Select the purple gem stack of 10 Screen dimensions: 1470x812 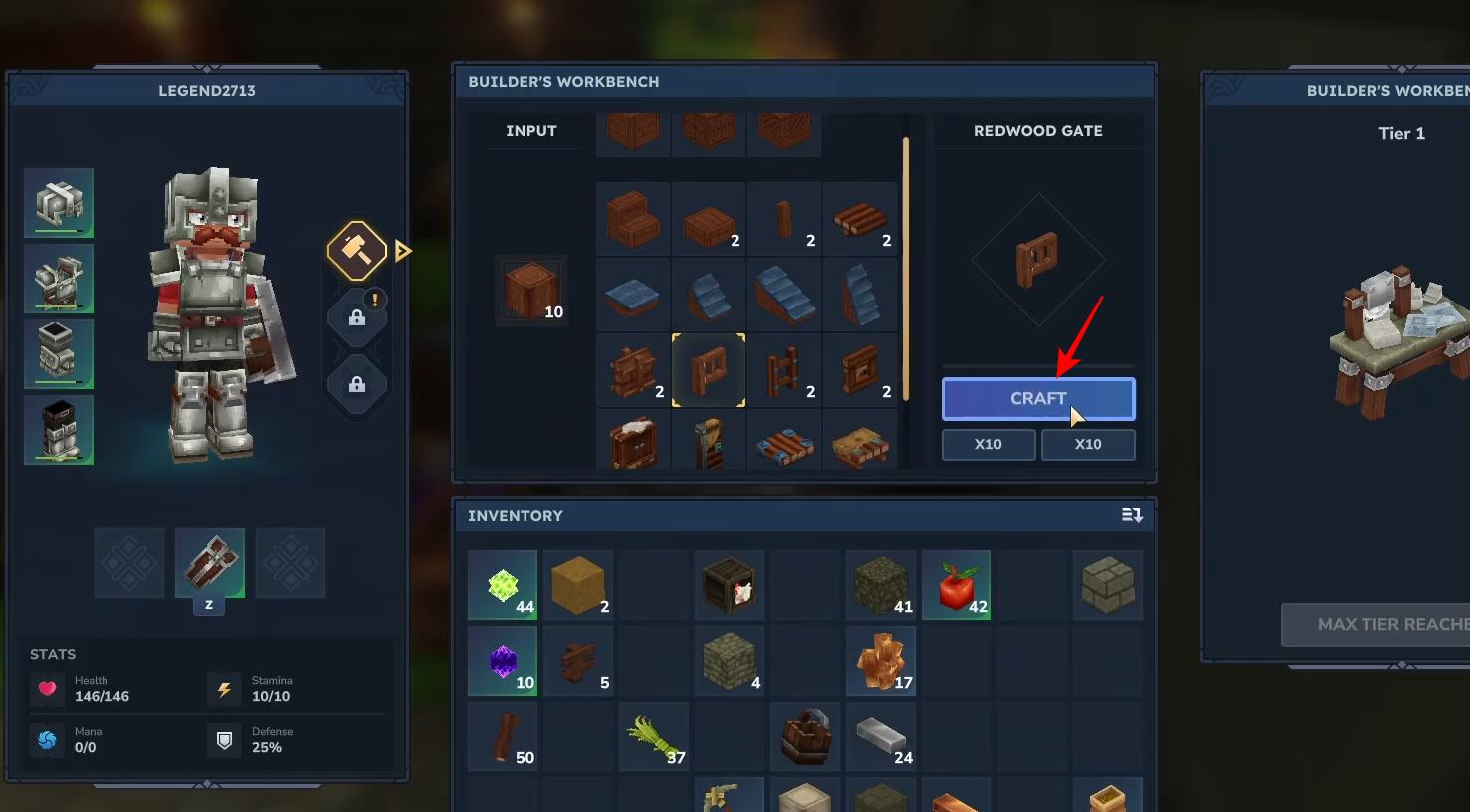(x=503, y=661)
